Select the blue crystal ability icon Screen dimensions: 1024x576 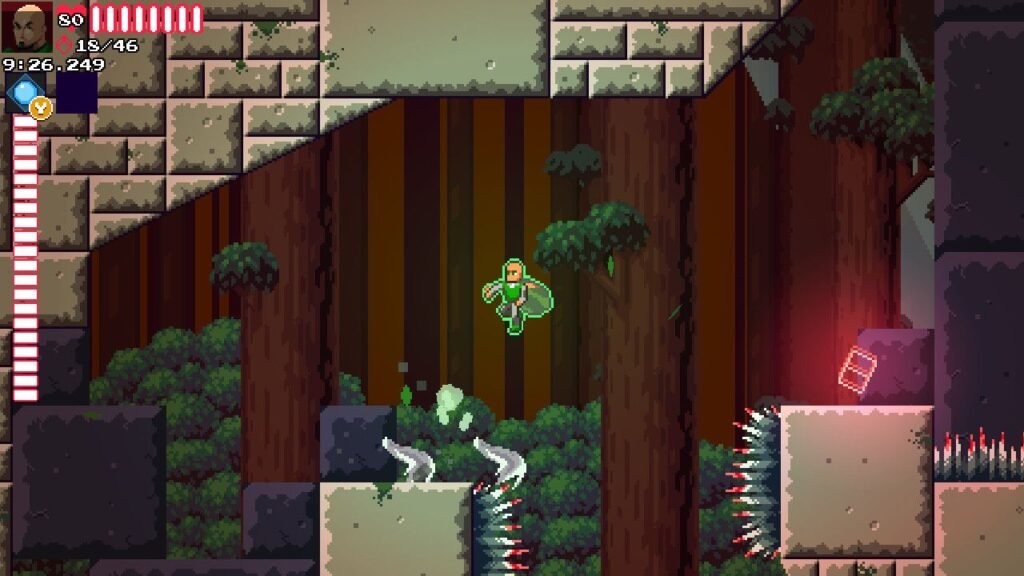pos(23,93)
